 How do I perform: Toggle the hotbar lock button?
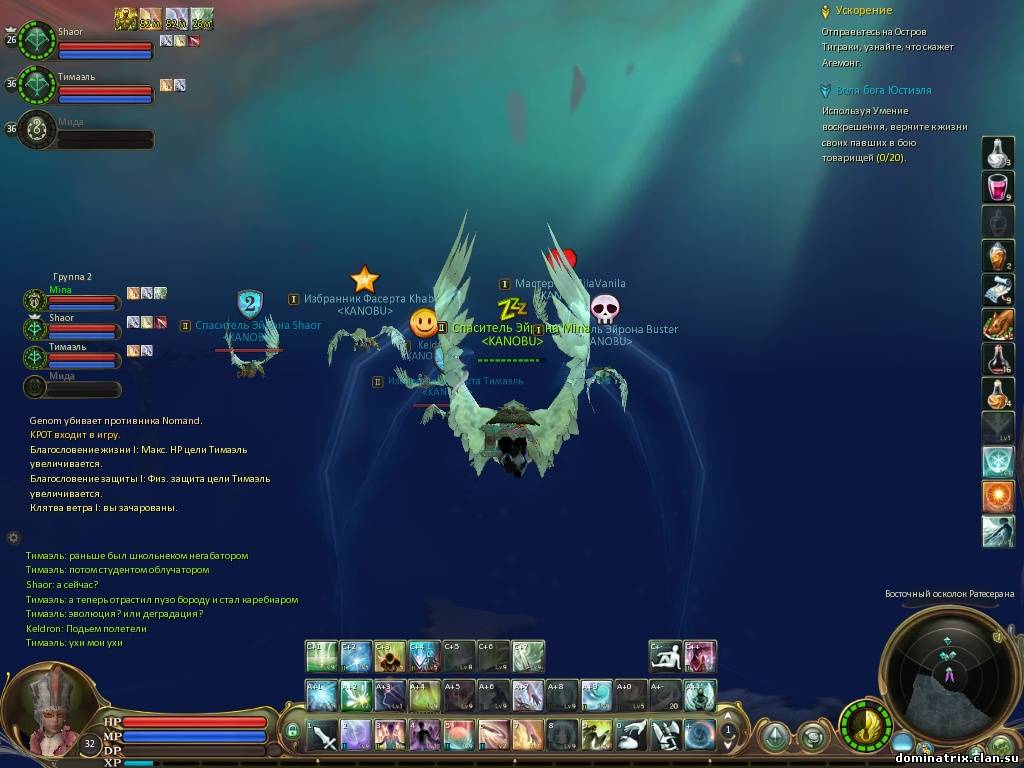coord(292,732)
